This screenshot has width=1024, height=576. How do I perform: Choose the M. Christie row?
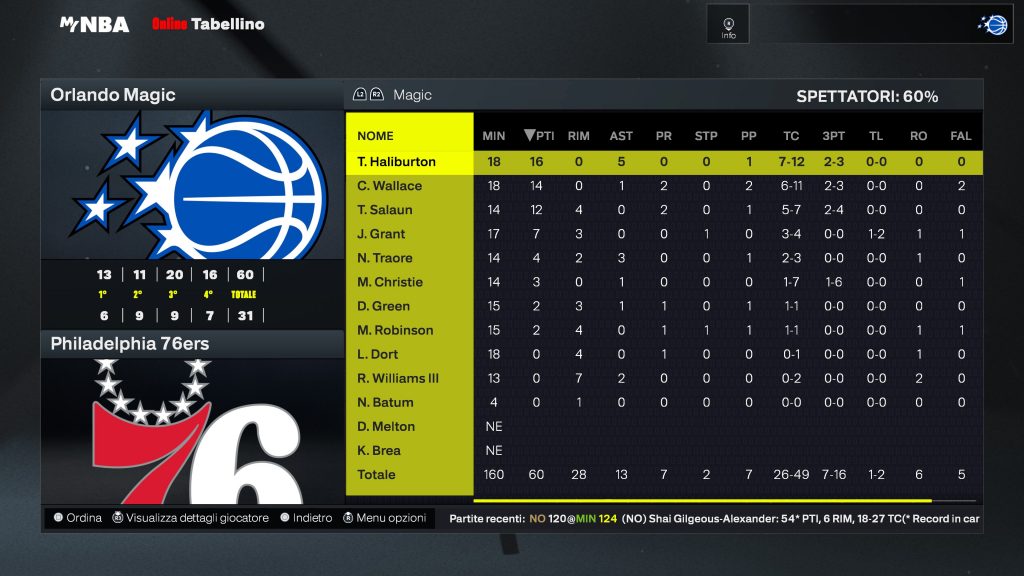tap(390, 282)
